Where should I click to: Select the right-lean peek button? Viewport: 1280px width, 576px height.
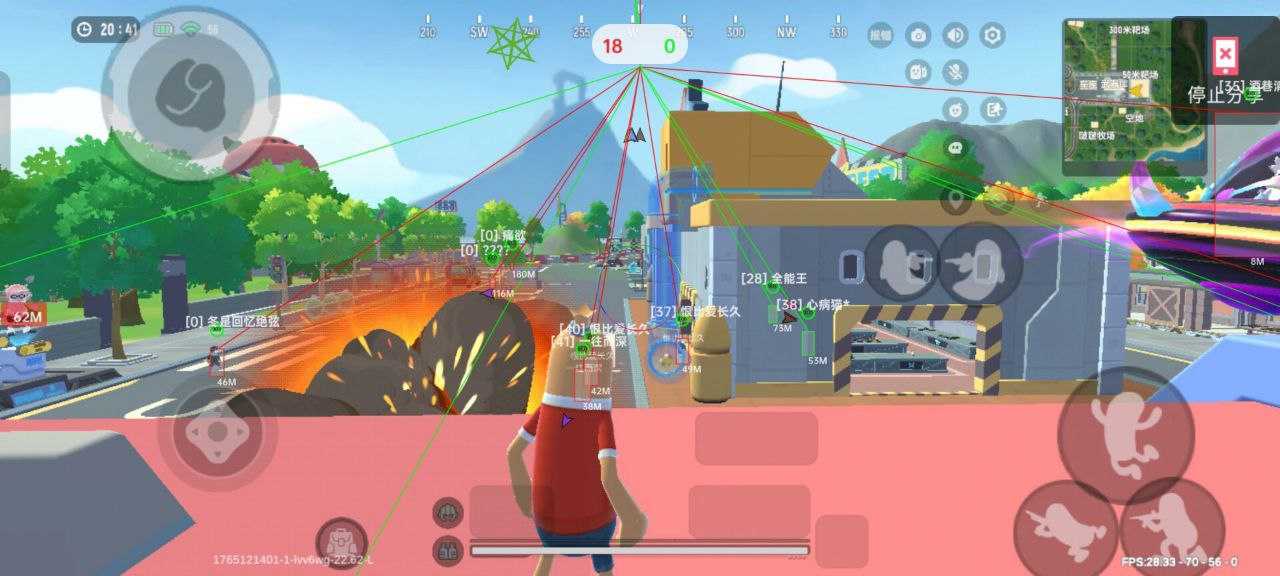pyautogui.click(x=978, y=264)
